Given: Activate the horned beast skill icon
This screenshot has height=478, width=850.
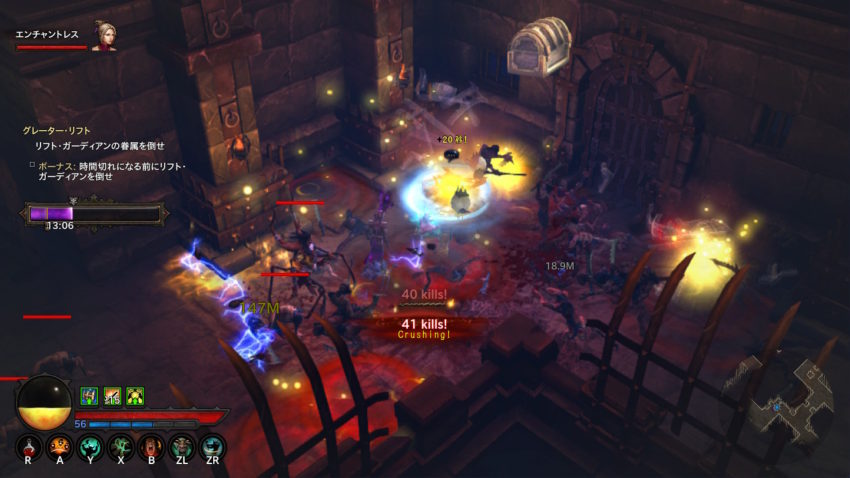Looking at the screenshot, I should [x=182, y=447].
